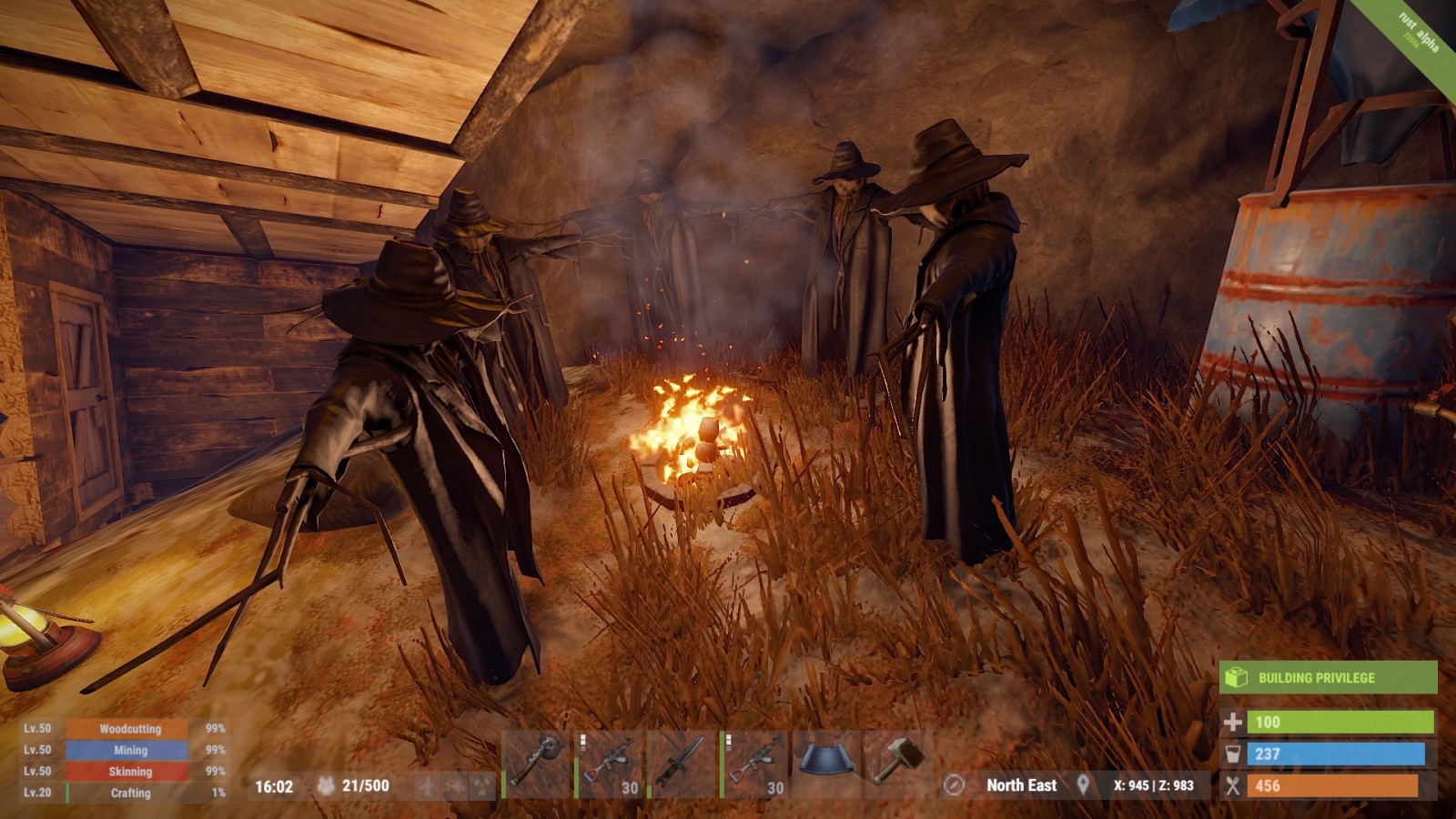Click the map pin coordinates icon

click(1083, 784)
